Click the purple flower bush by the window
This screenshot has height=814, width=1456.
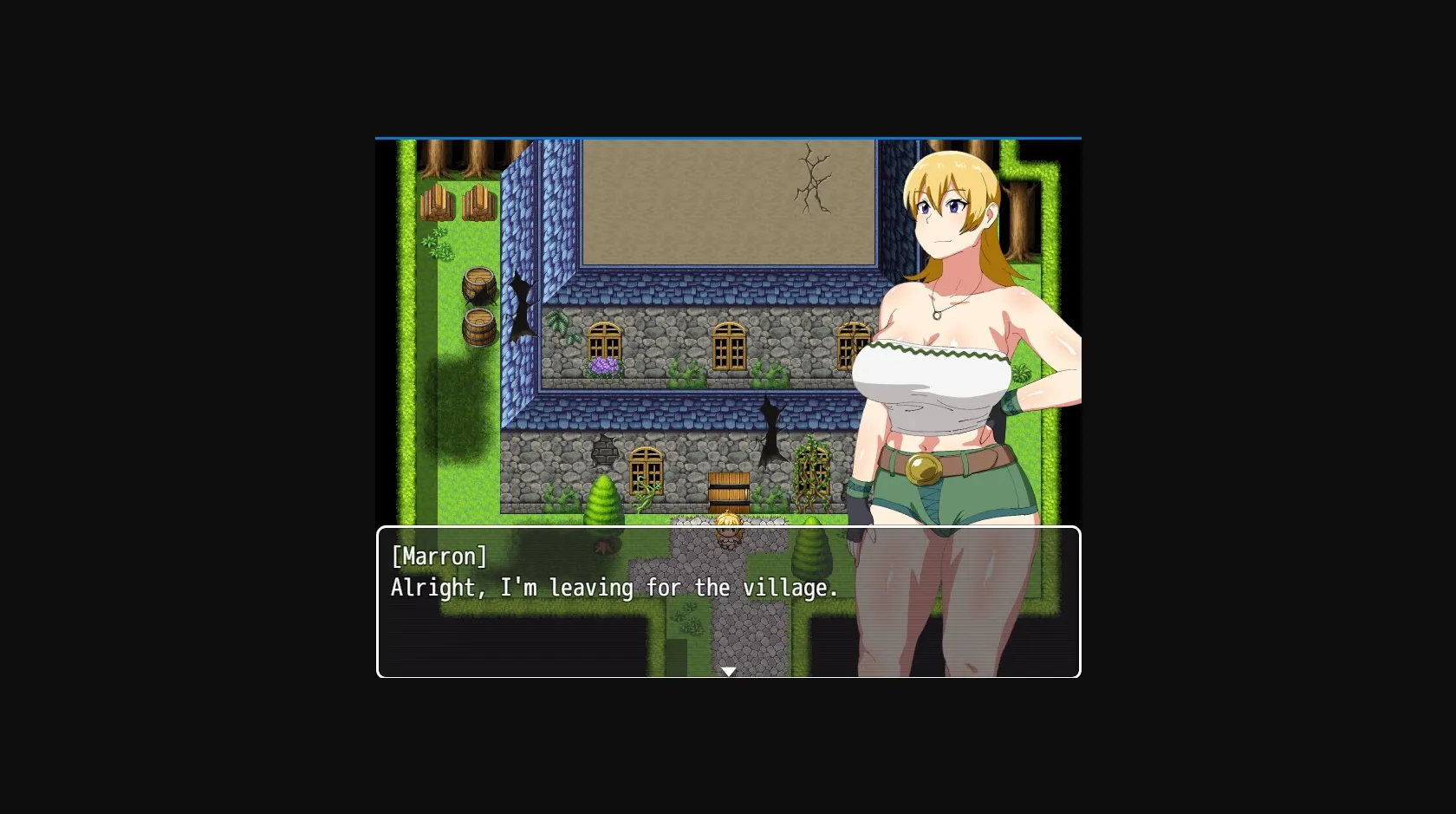point(606,368)
